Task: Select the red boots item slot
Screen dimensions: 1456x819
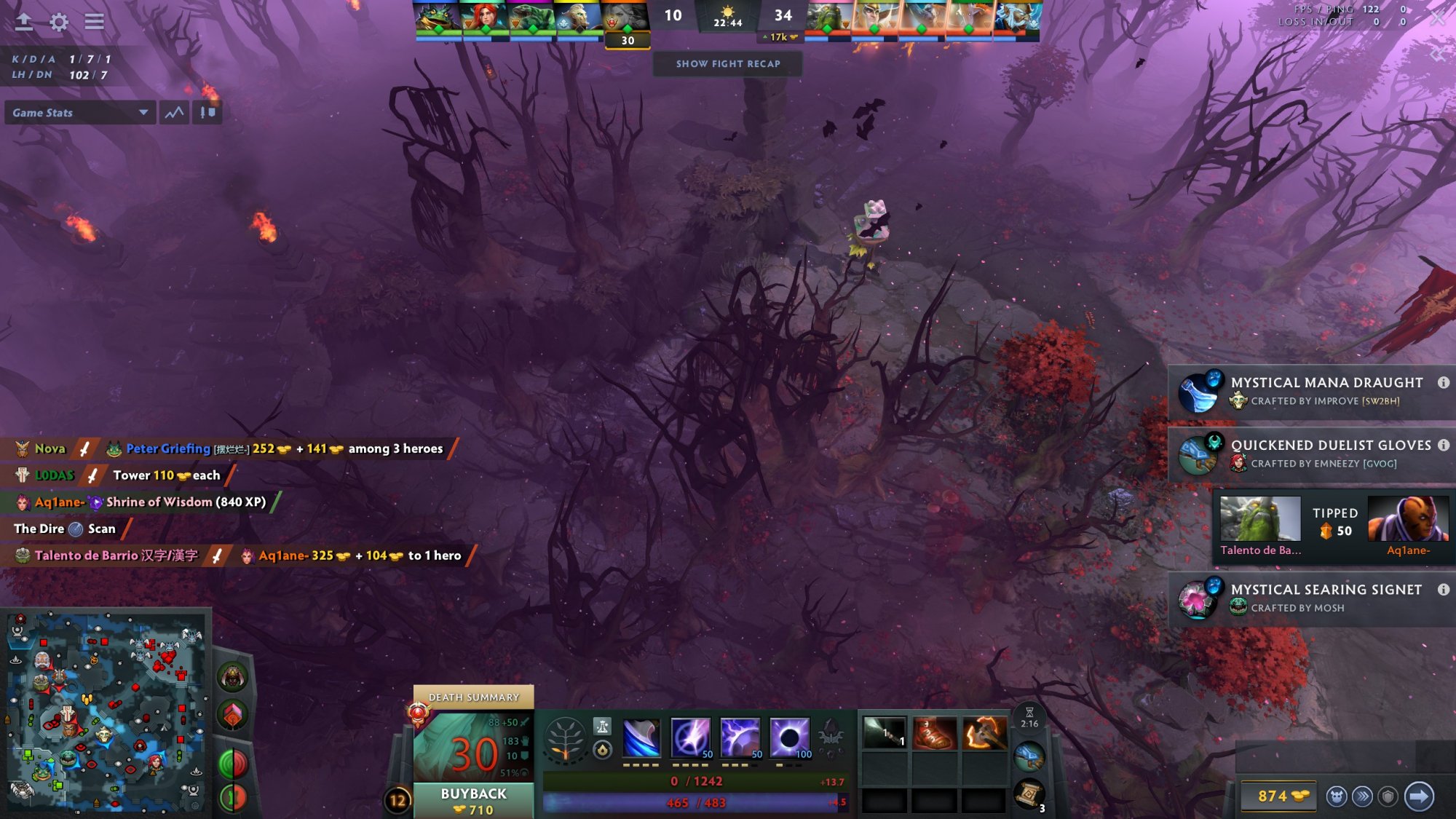Action: [x=934, y=733]
